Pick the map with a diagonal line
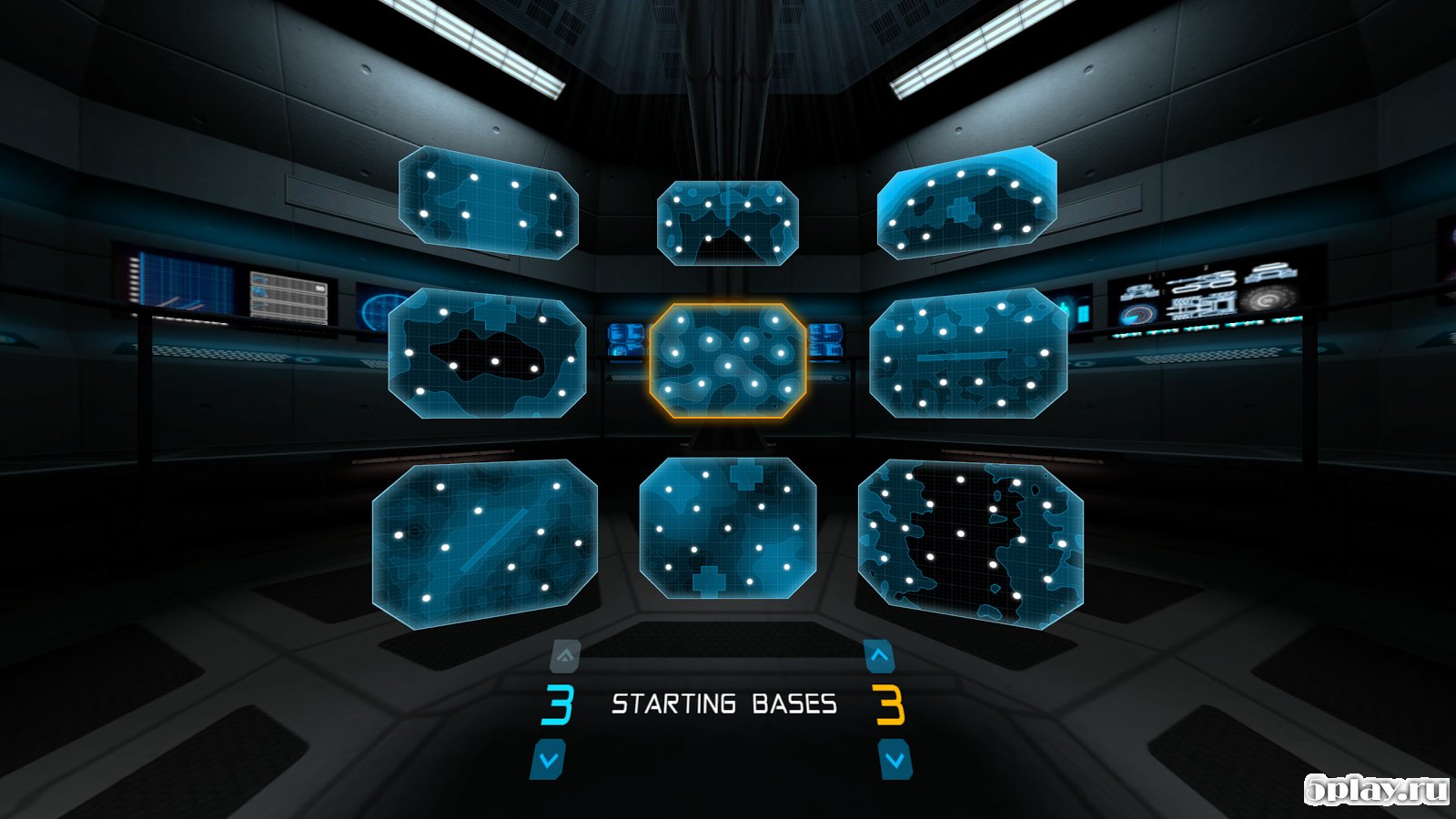 pyautogui.click(x=484, y=543)
